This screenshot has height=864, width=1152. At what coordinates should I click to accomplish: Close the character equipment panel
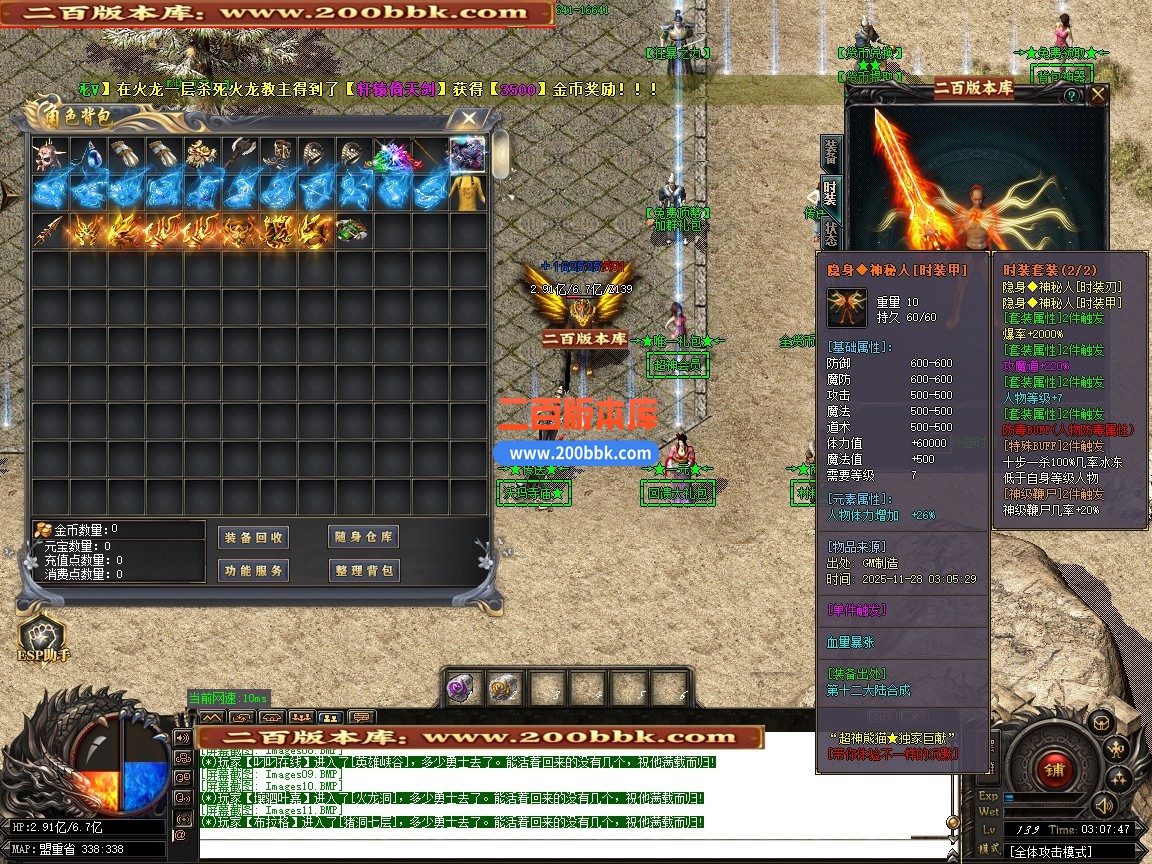1098,95
